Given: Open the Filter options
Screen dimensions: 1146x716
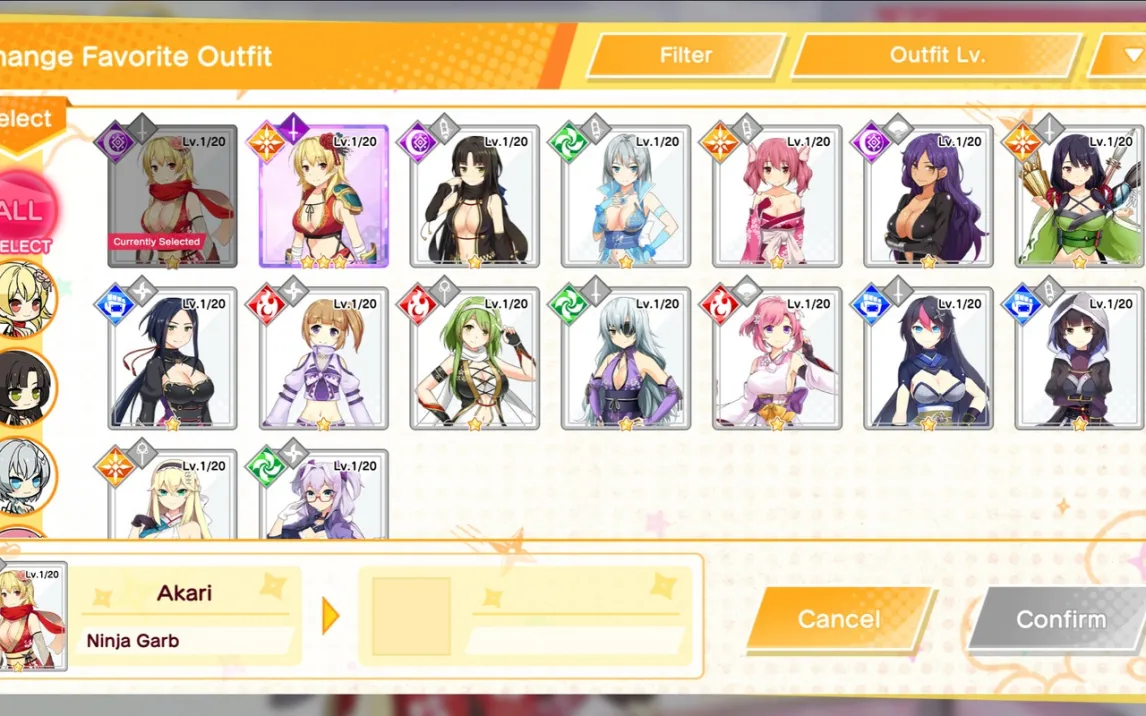Looking at the screenshot, I should [x=686, y=56].
